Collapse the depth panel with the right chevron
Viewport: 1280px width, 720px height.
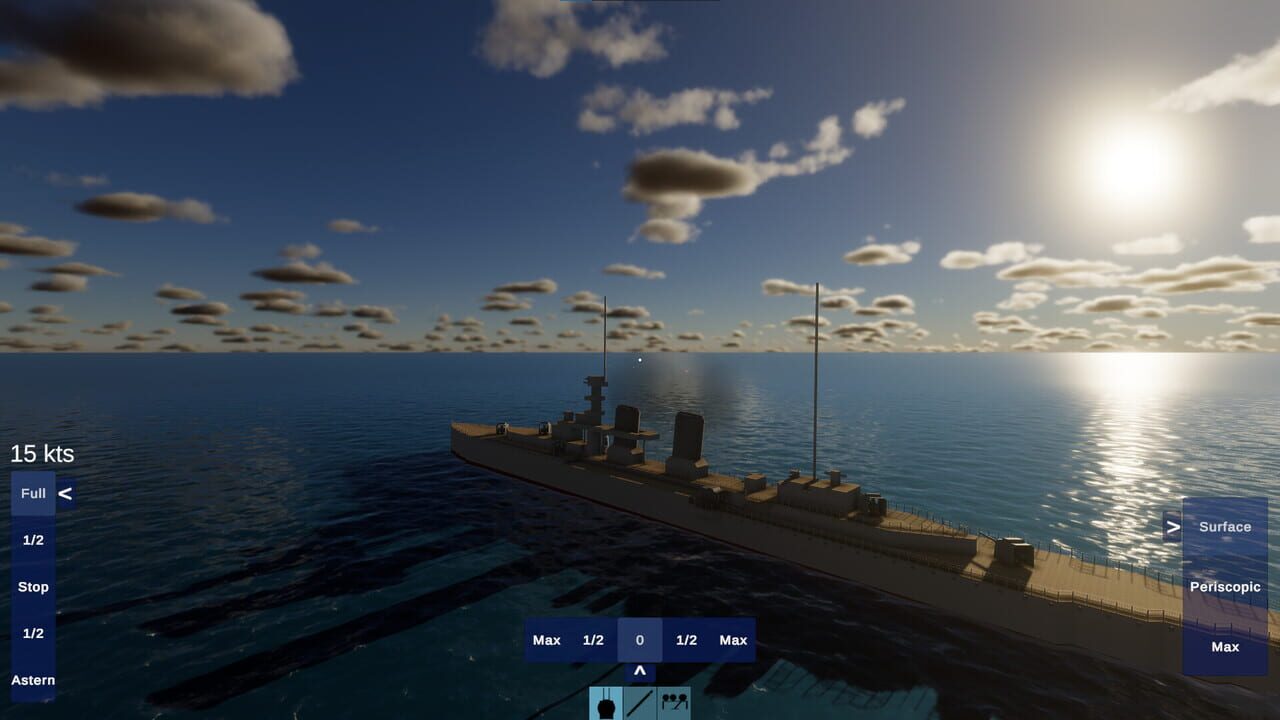click(x=1173, y=525)
